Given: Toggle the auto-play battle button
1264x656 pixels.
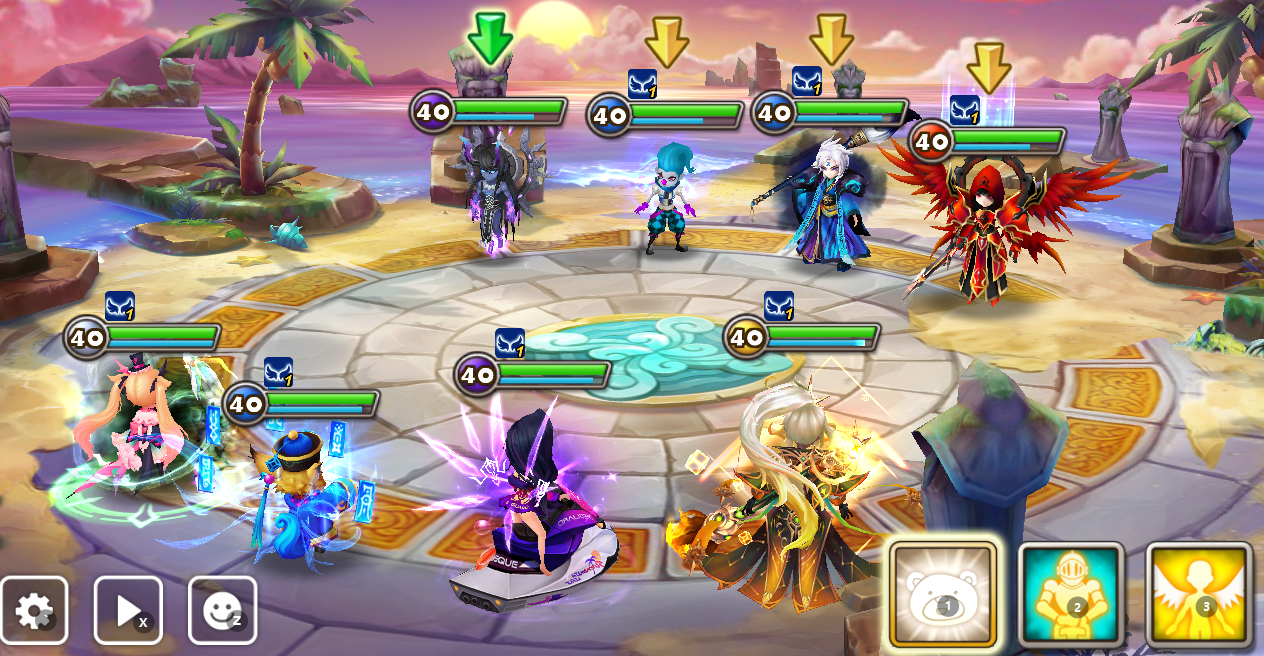Looking at the screenshot, I should (128, 610).
